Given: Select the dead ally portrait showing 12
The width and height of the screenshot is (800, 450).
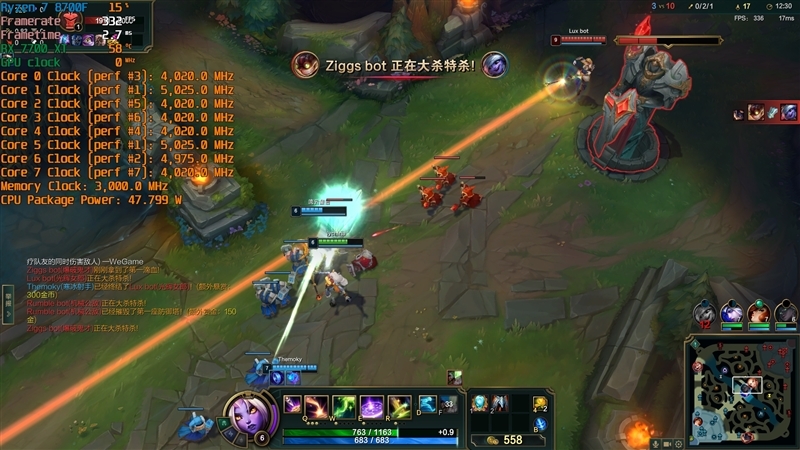Looking at the screenshot, I should coord(706,314).
